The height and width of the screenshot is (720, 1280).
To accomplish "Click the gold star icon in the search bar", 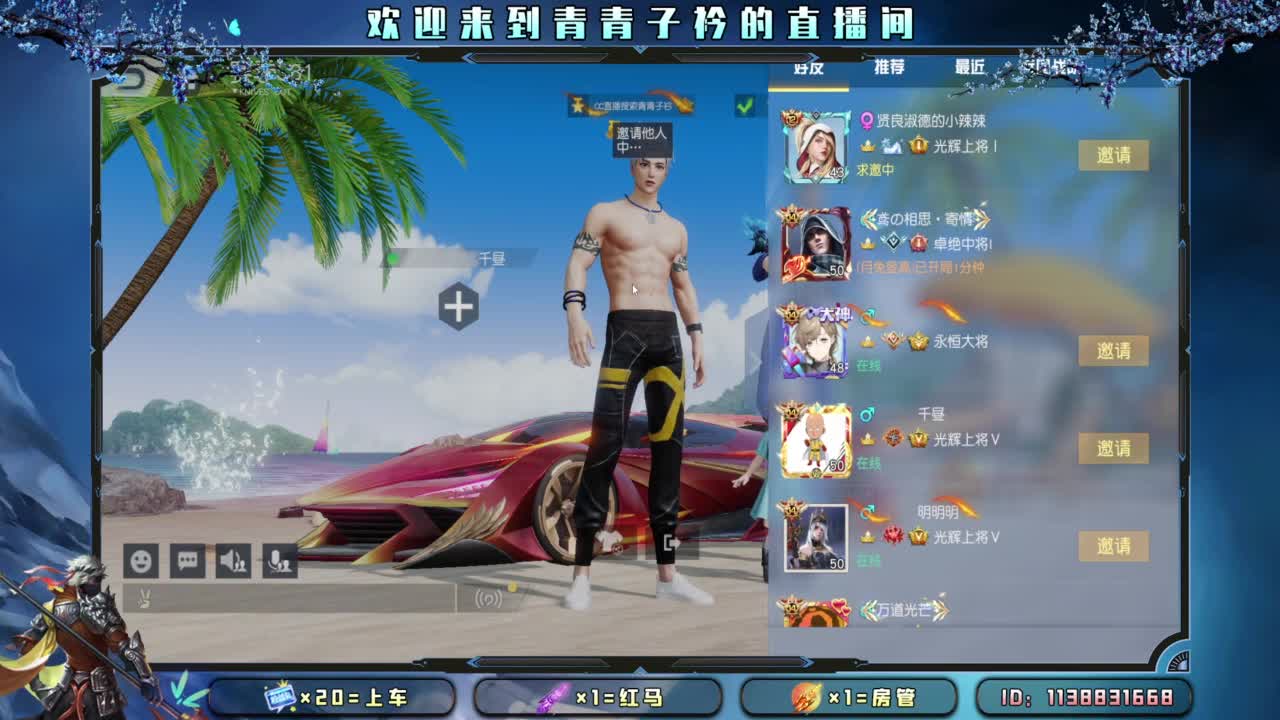I will tap(579, 105).
